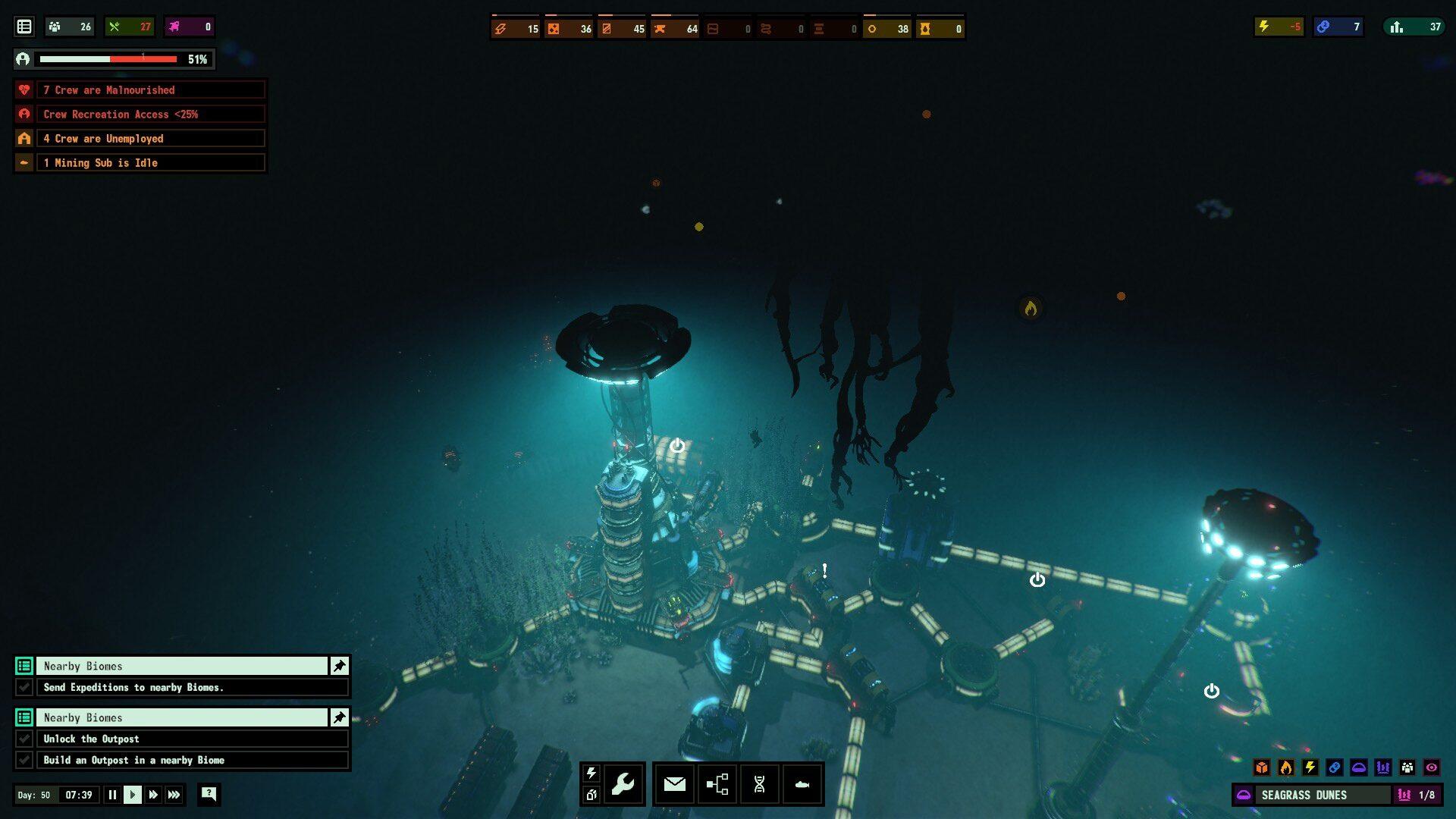Image resolution: width=1456 pixels, height=819 pixels.
Task: Click the '4 Crew are Unemployed' notification
Action: coord(150,139)
